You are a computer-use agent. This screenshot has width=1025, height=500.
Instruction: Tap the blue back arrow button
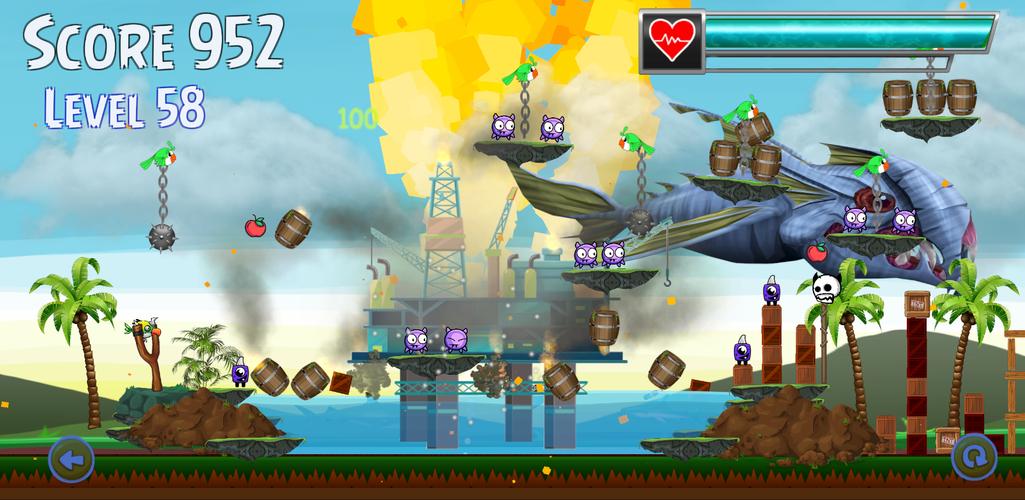71,460
